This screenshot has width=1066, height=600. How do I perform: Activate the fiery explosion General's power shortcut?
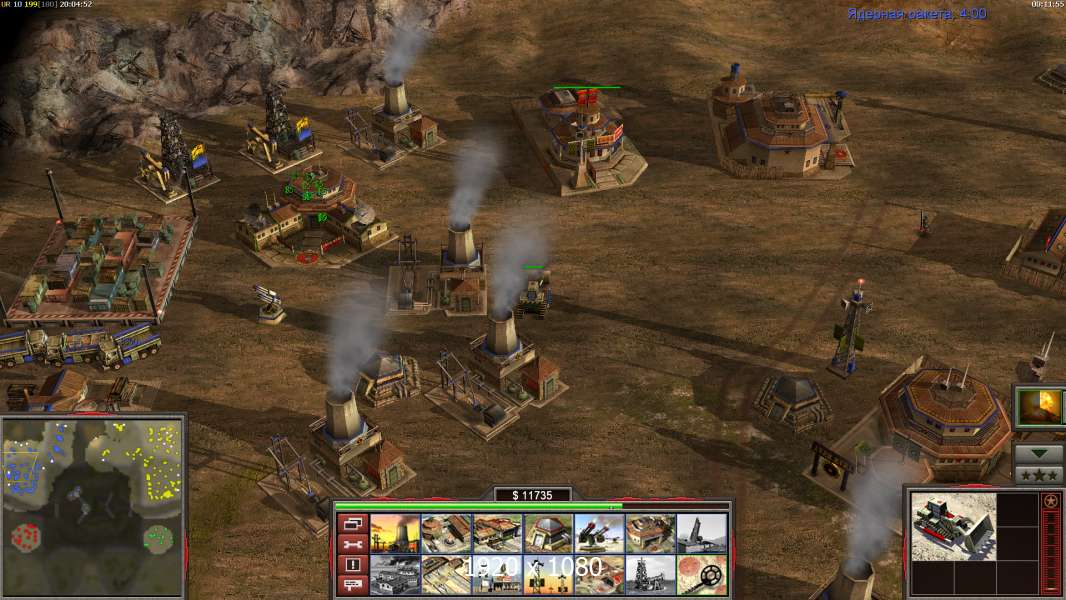[1039, 408]
